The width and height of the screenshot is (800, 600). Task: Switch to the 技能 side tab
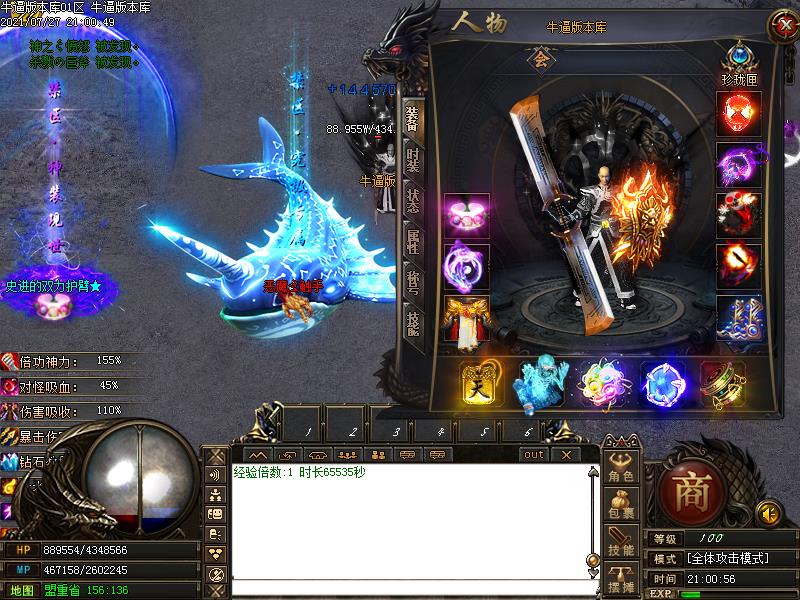pyautogui.click(x=412, y=320)
